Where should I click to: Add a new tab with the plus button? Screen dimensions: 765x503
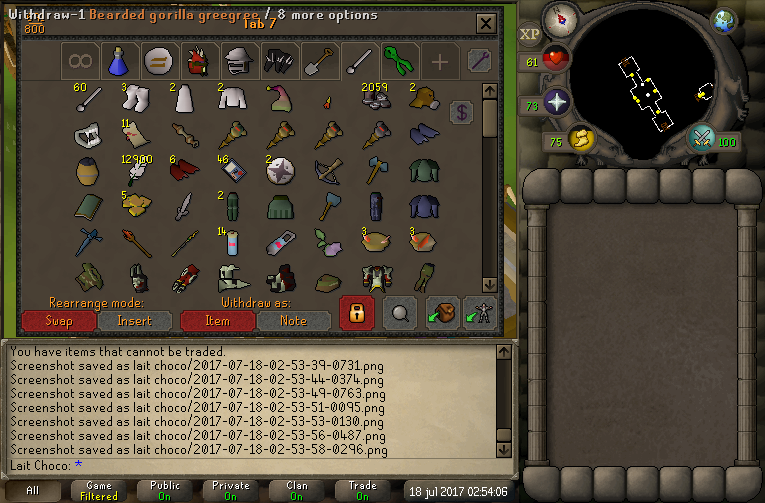[439, 62]
